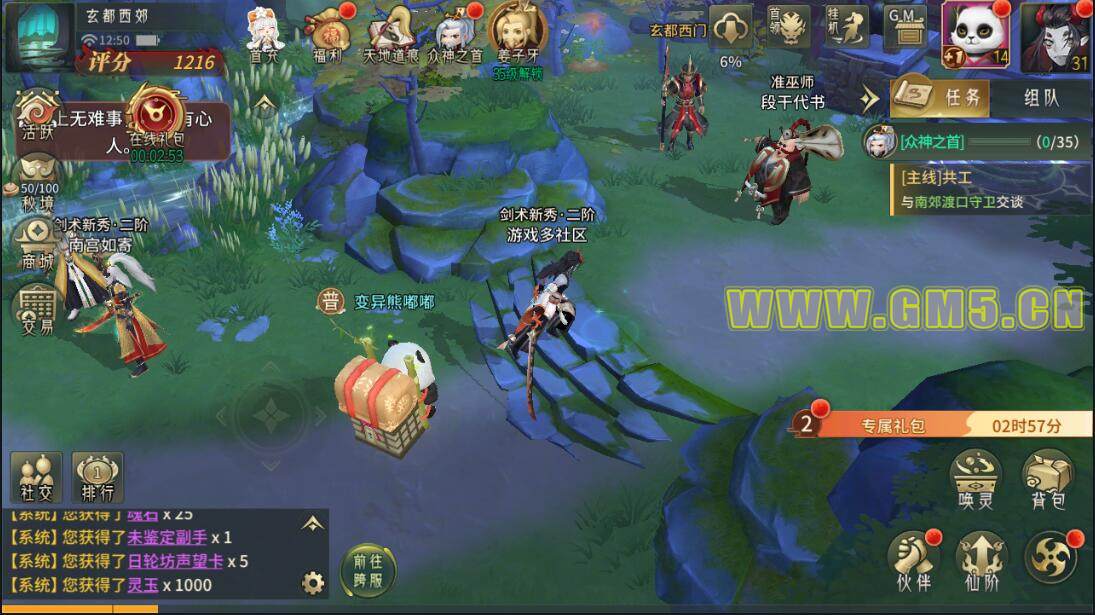This screenshot has height=615, width=1095.
Task: Open the 首充 first-recharge icon
Action: (x=264, y=32)
